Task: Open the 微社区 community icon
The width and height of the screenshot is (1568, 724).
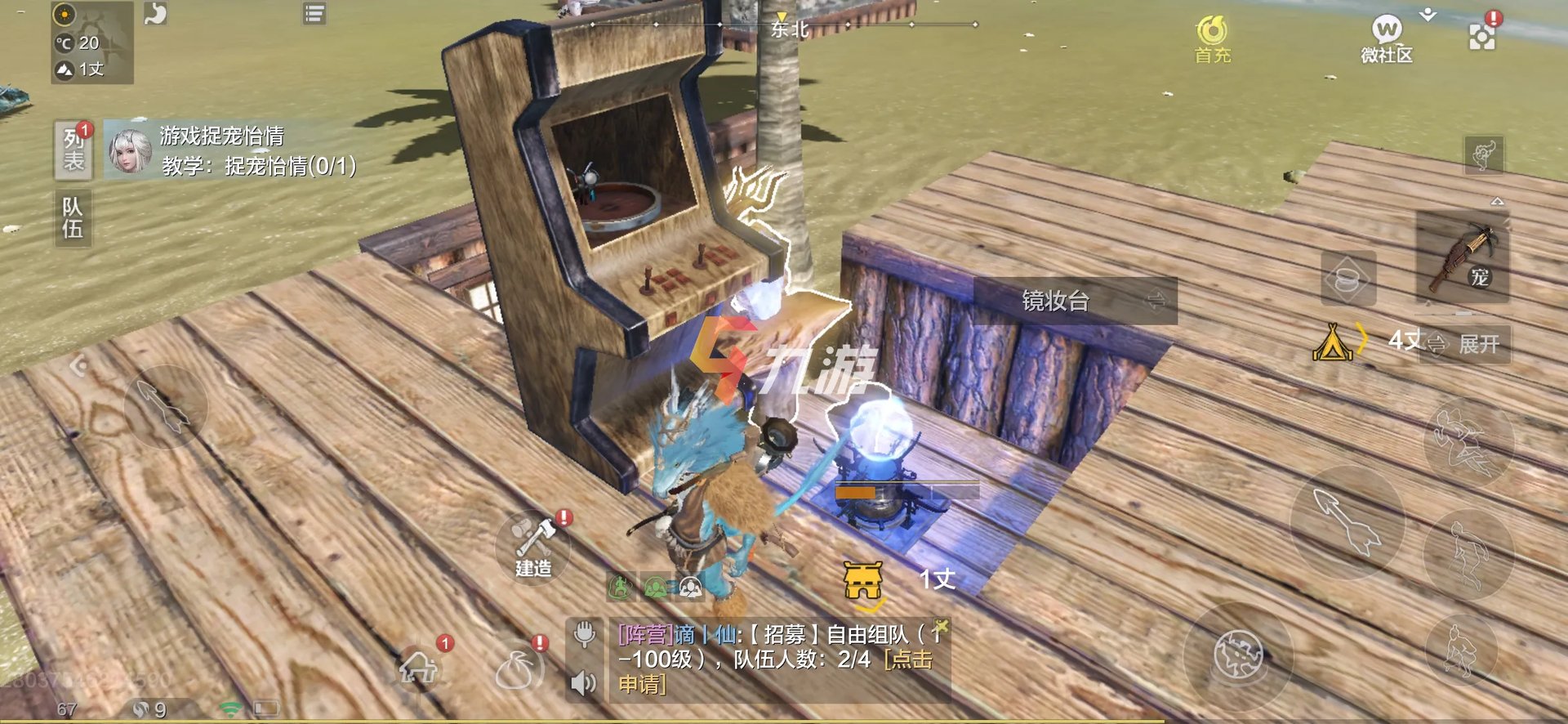Action: (x=1386, y=39)
